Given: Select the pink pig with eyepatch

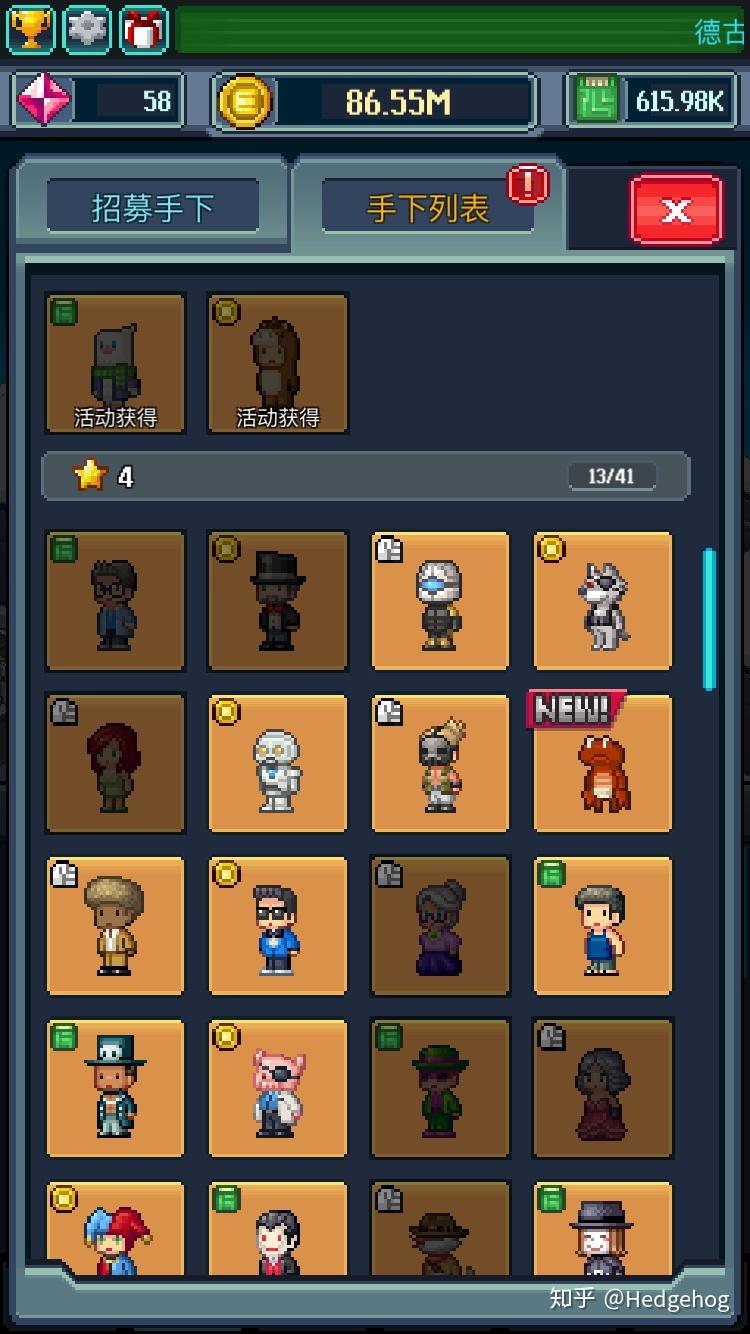Looking at the screenshot, I should pos(277,1088).
